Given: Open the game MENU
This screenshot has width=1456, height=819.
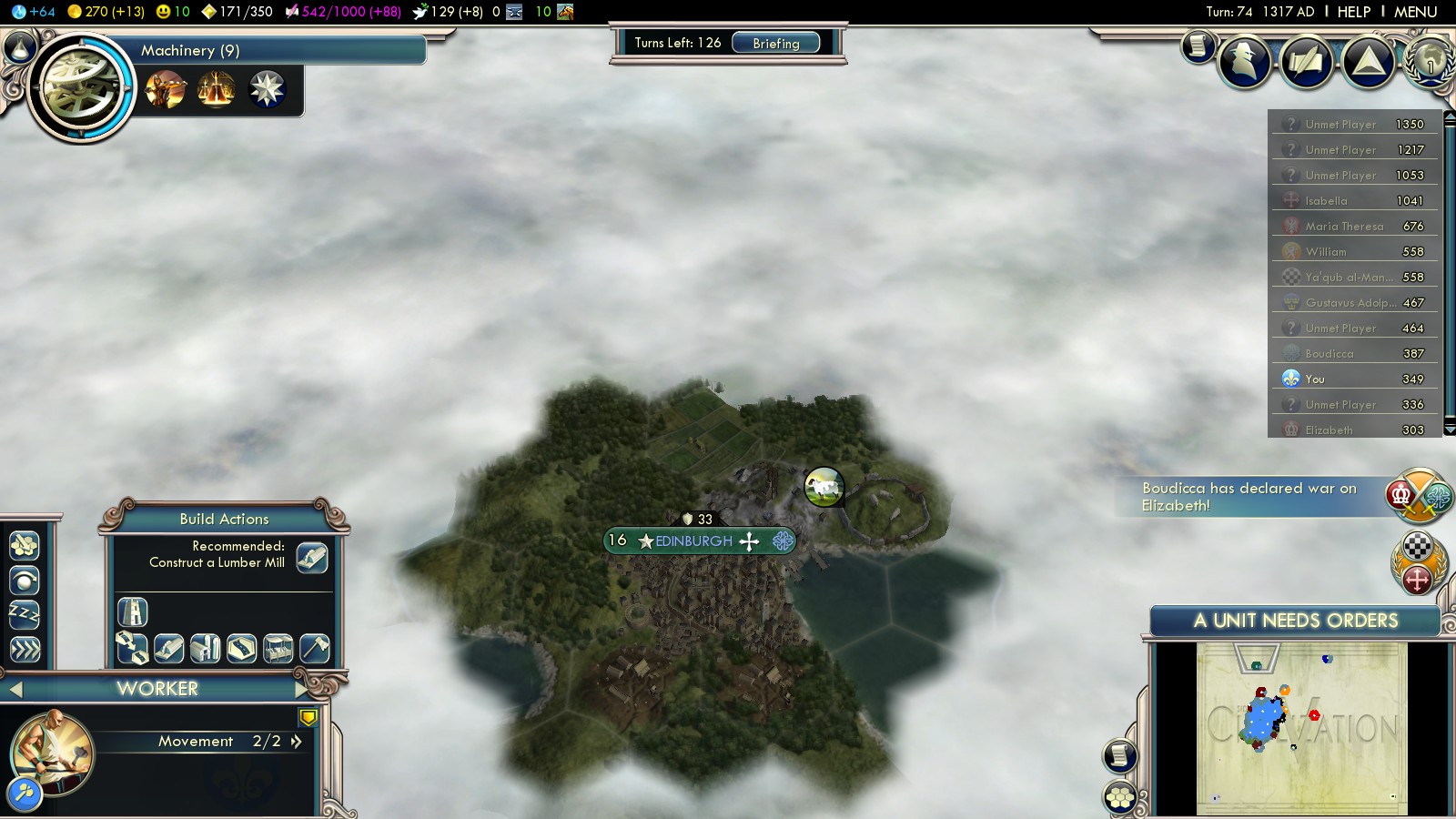Looking at the screenshot, I should click(1415, 12).
